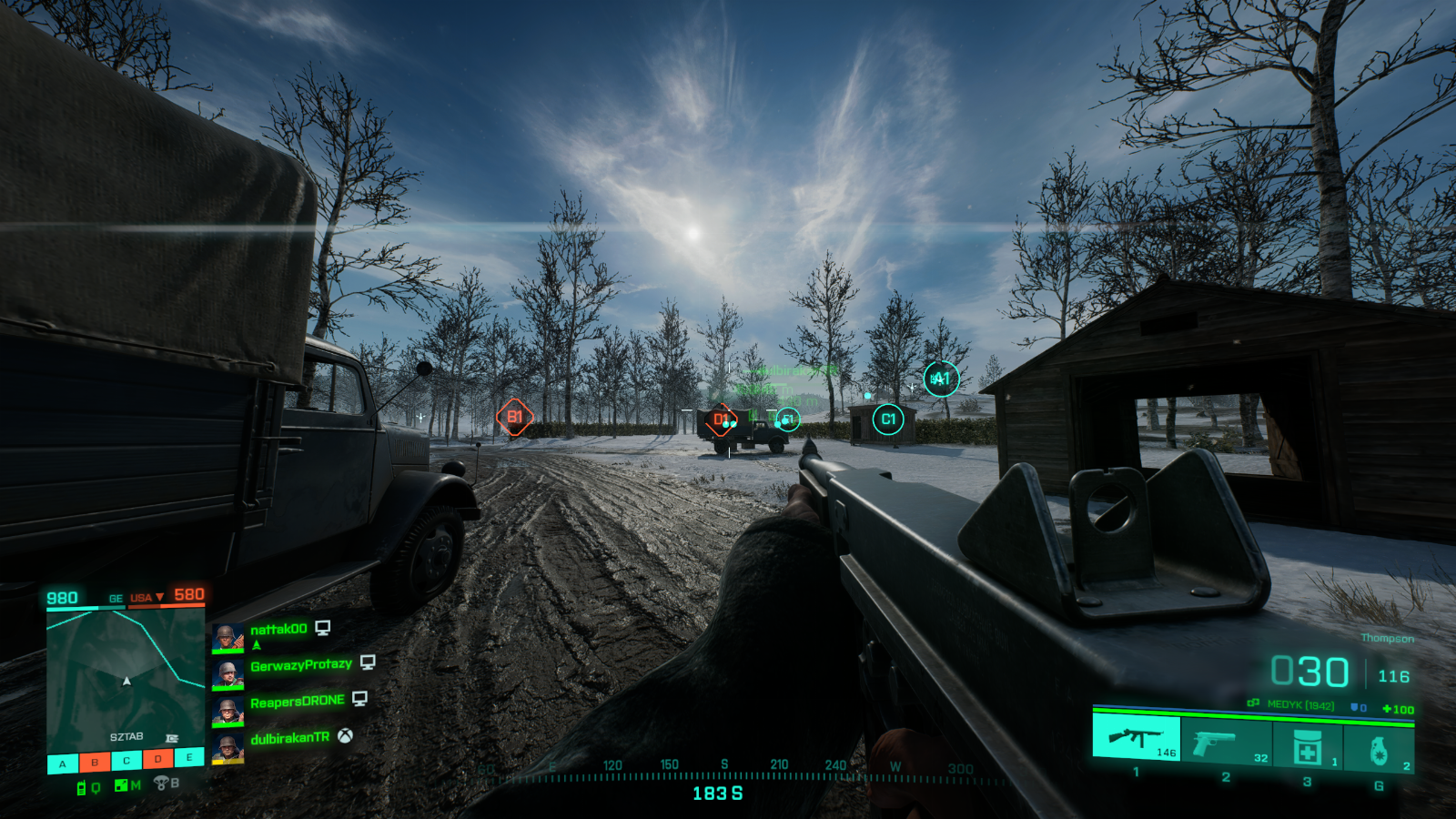
Task: Click objective E in the capture bar
Action: coord(189,757)
